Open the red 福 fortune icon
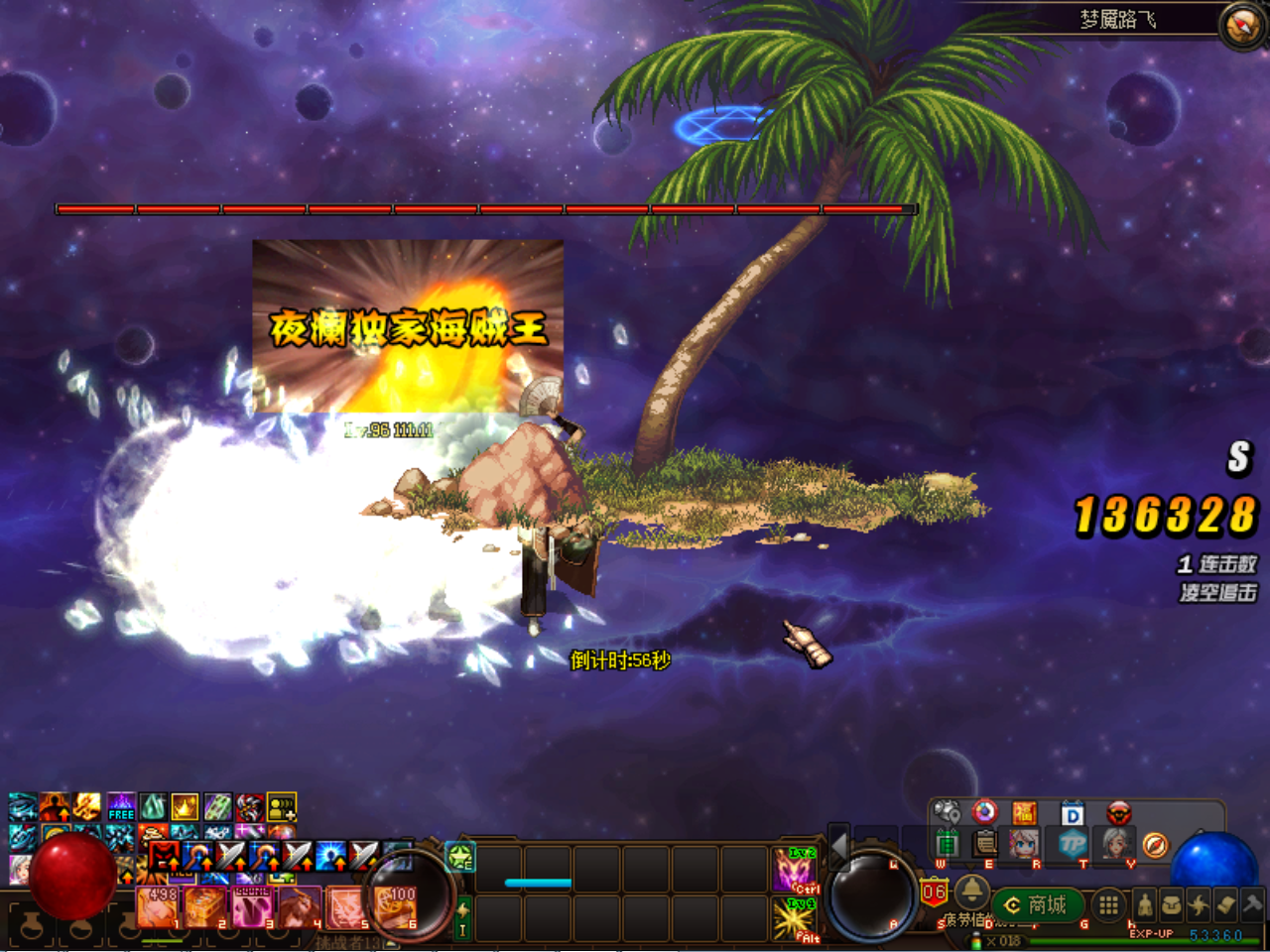The width and height of the screenshot is (1270, 952). pos(1024,814)
